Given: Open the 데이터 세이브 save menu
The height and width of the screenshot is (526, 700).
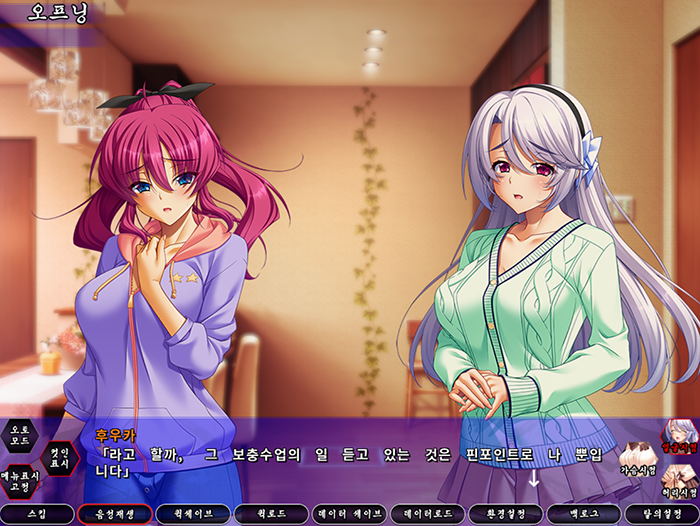Looking at the screenshot, I should point(349,514).
